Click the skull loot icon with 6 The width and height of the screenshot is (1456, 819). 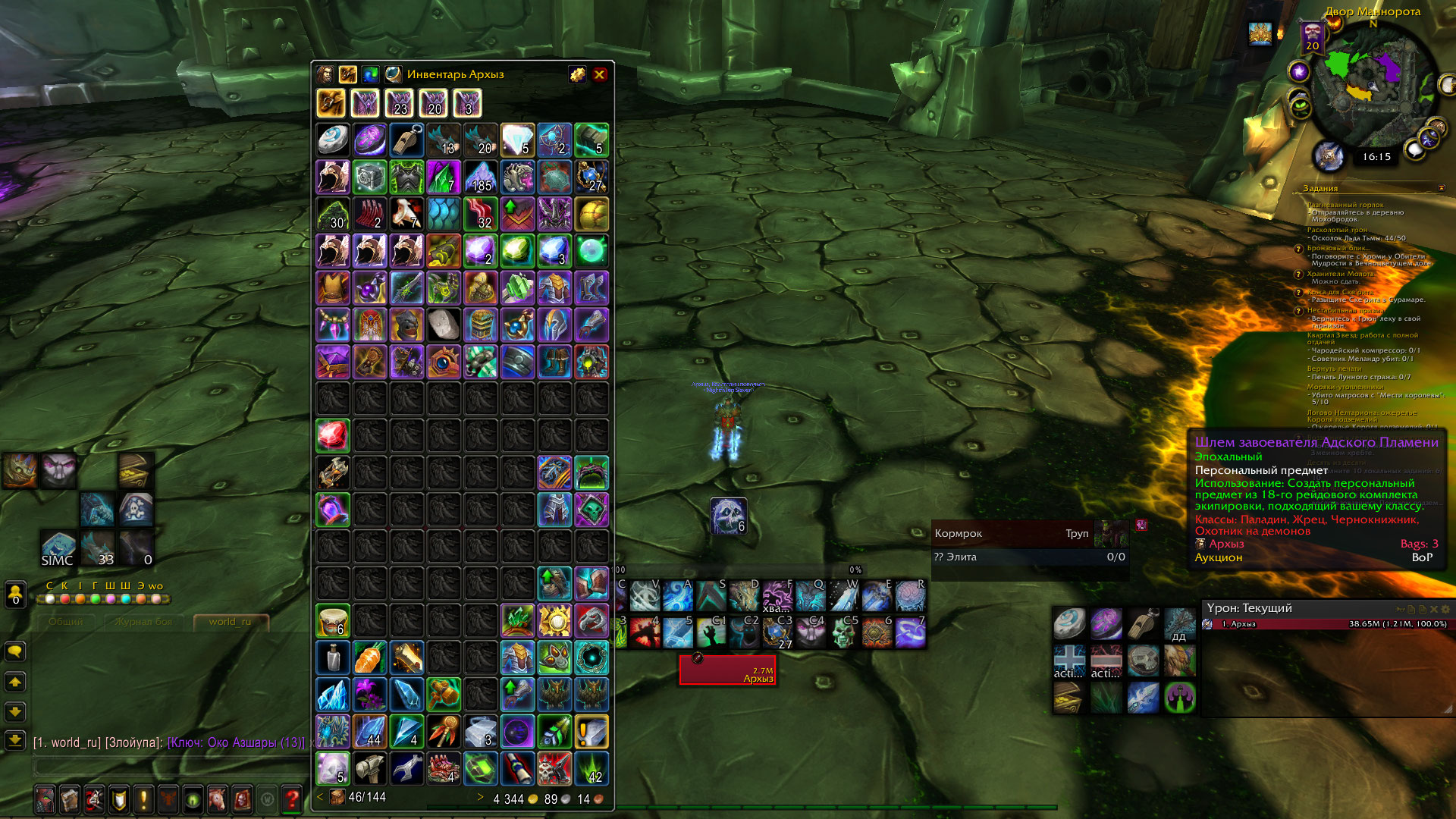click(x=729, y=516)
